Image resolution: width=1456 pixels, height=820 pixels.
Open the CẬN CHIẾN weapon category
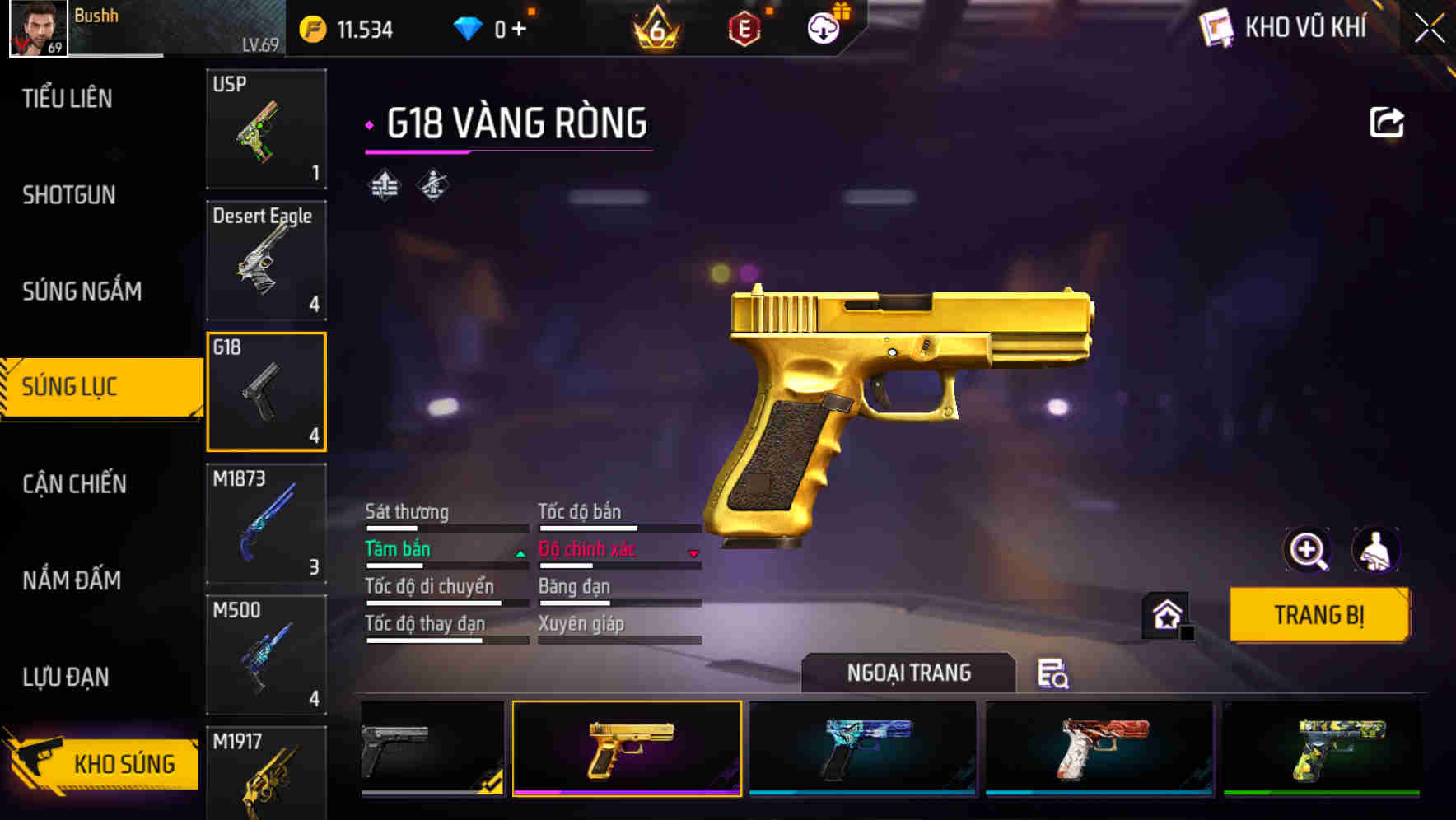pyautogui.click(x=74, y=484)
